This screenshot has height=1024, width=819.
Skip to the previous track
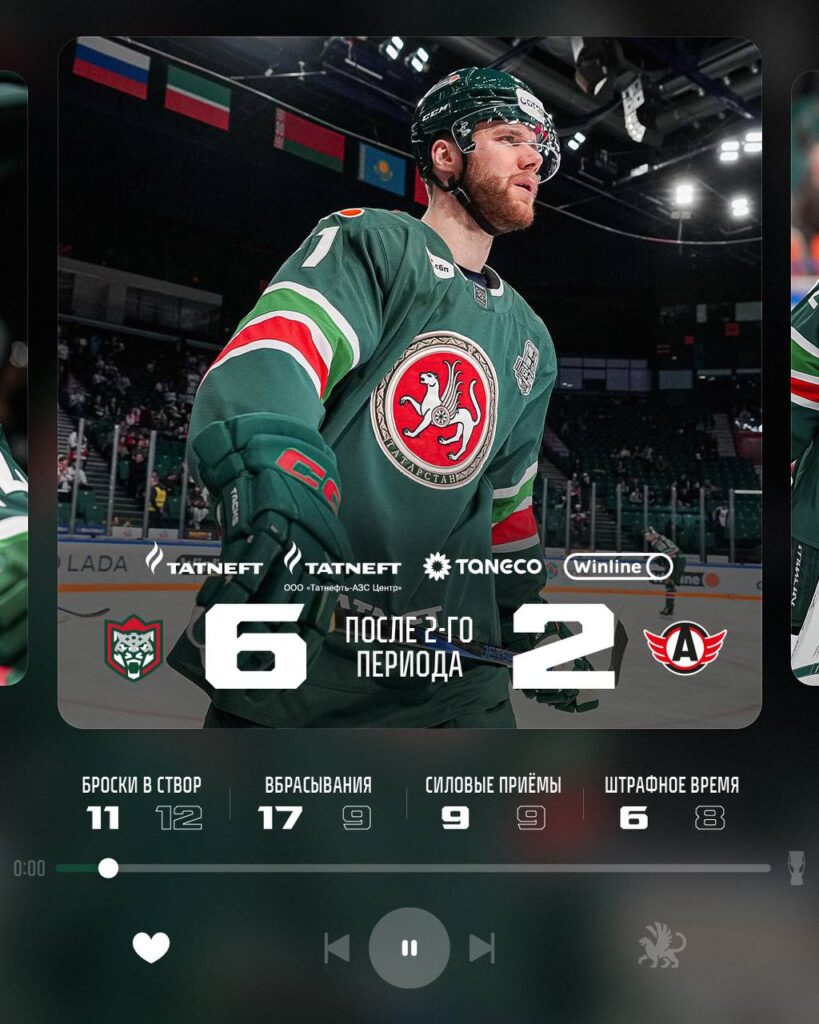pyautogui.click(x=337, y=948)
